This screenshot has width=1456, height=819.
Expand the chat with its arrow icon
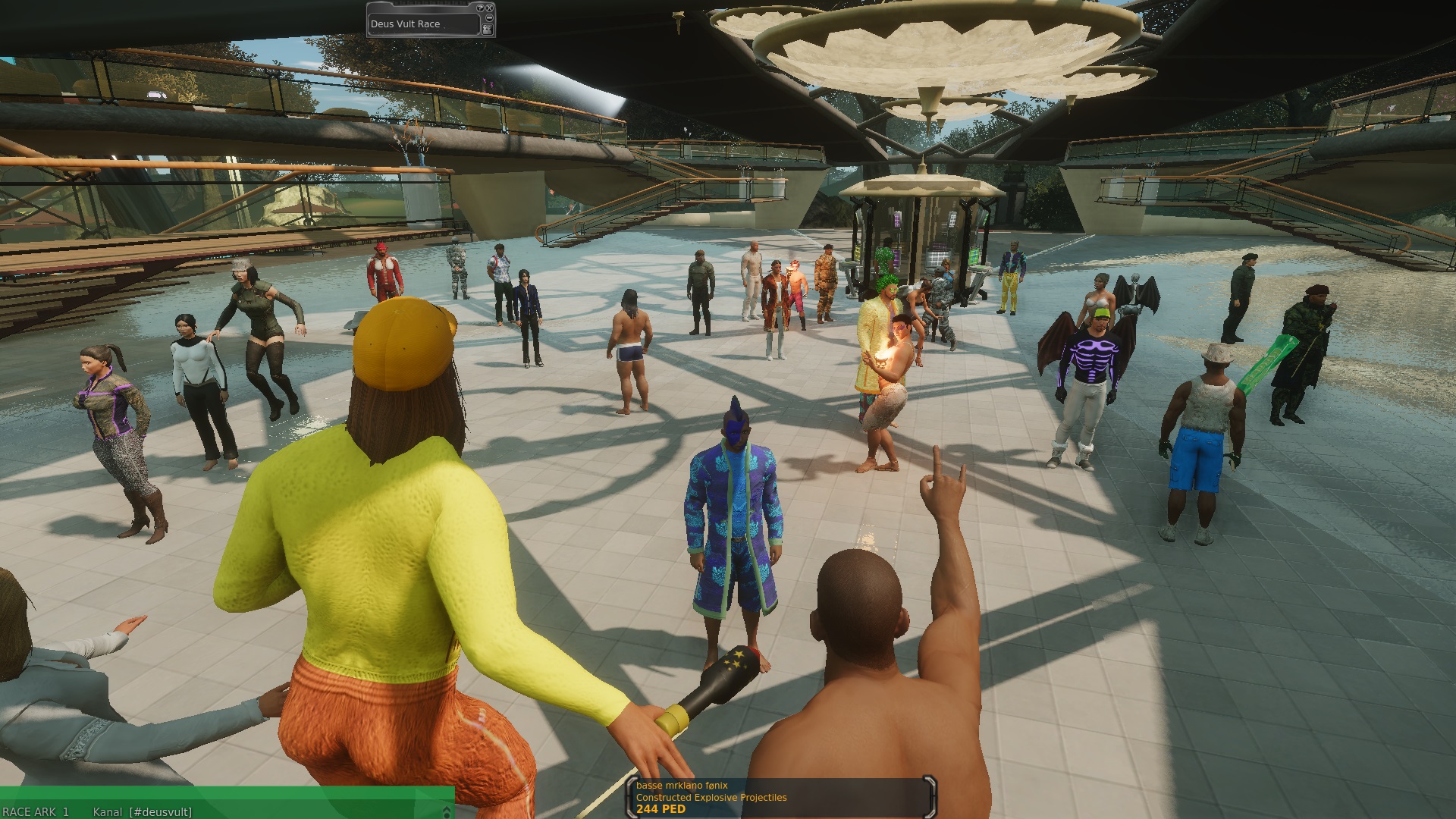click(x=447, y=811)
